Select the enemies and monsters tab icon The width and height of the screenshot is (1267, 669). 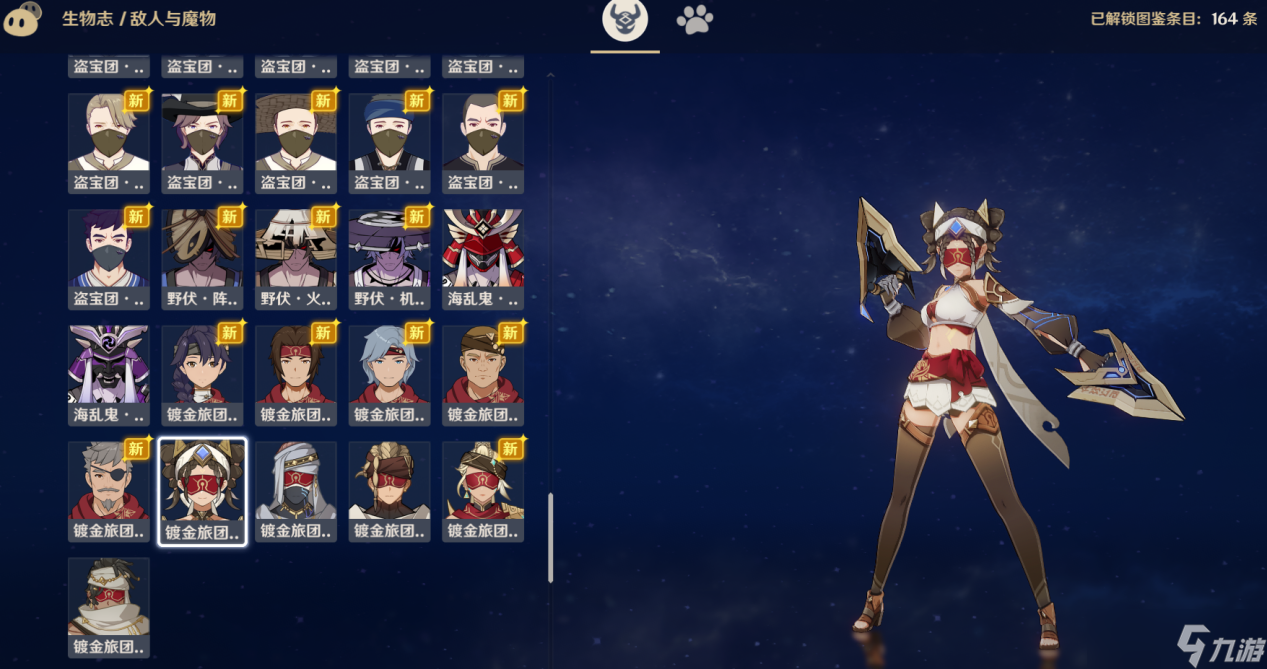coord(625,20)
